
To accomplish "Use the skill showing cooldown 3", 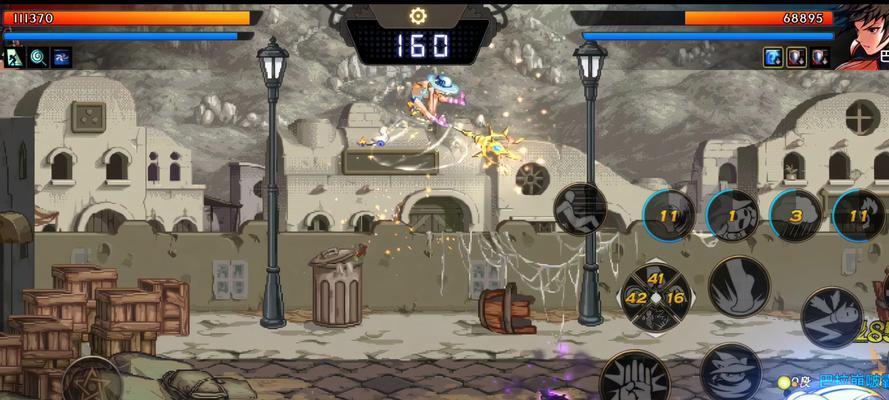I will (797, 217).
